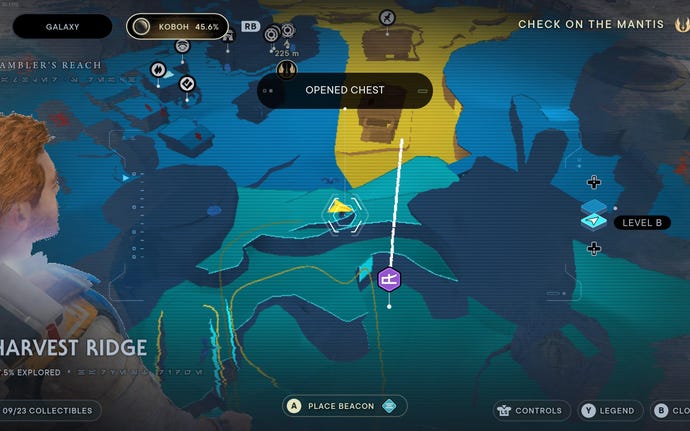This screenshot has width=690, height=431.
Task: Select the purple workbench map marker
Action: point(390,279)
